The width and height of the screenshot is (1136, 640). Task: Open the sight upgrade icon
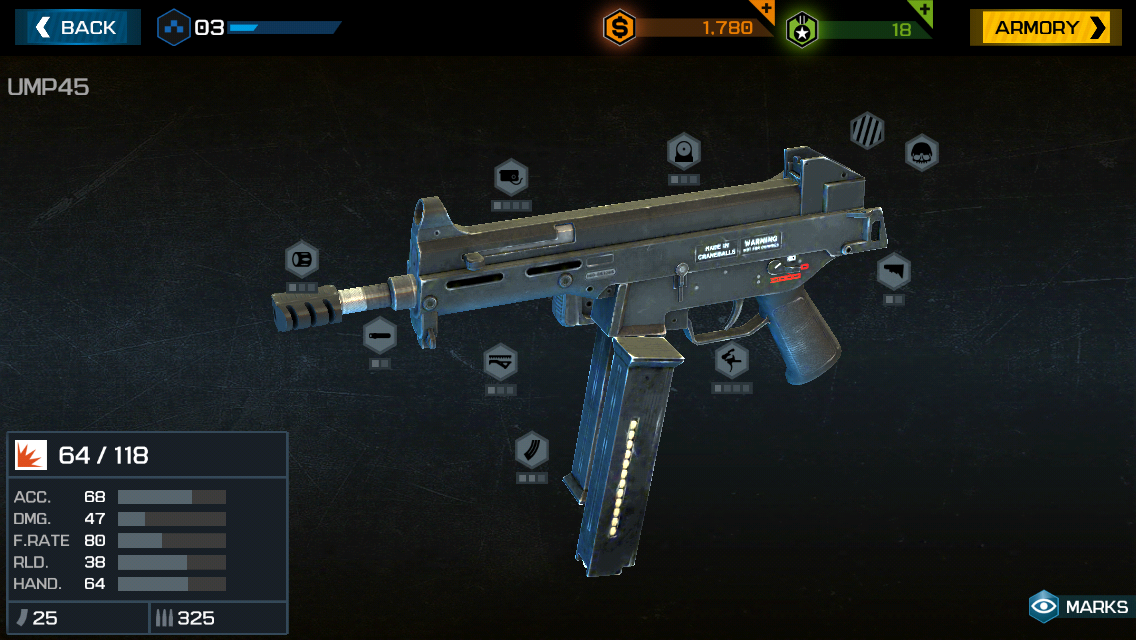click(684, 152)
